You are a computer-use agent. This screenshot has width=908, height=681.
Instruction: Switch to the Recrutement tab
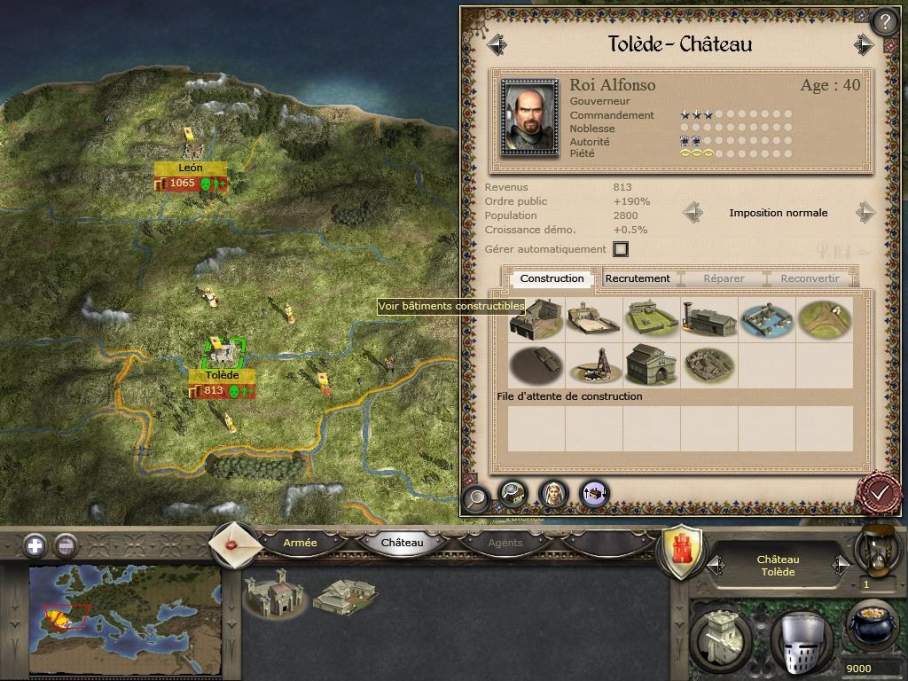click(x=637, y=278)
